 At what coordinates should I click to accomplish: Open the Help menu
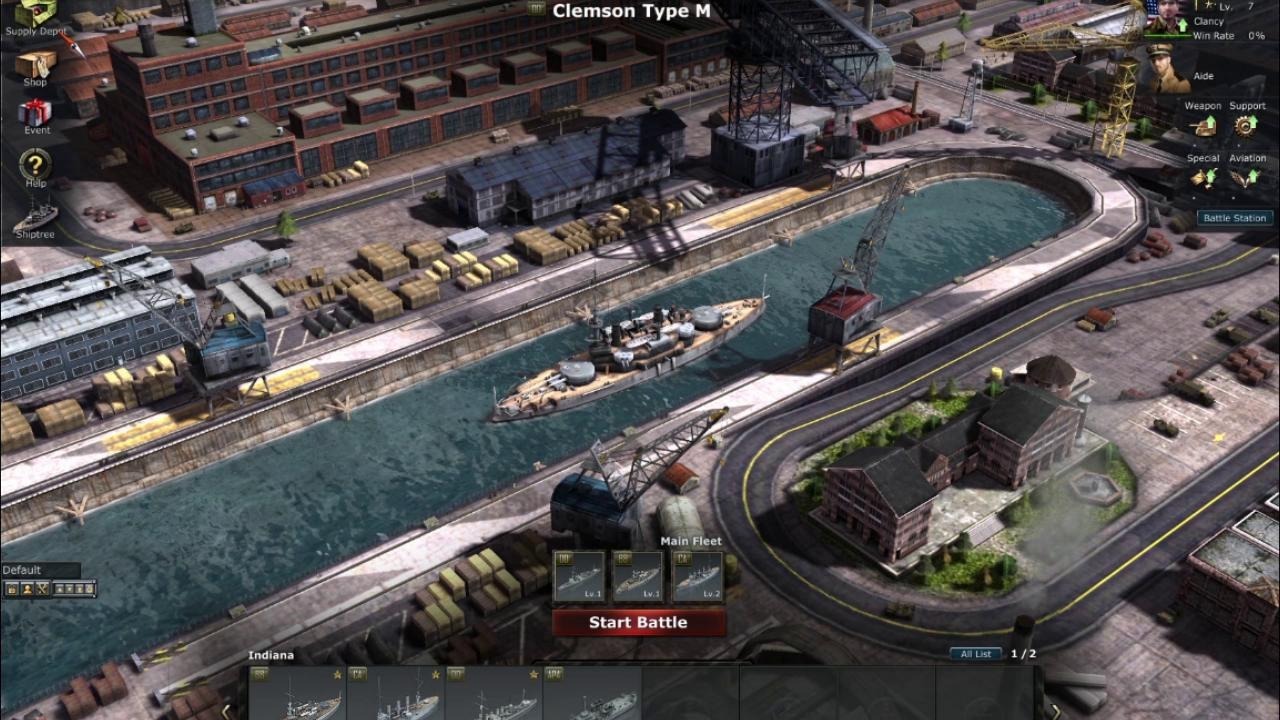point(35,166)
